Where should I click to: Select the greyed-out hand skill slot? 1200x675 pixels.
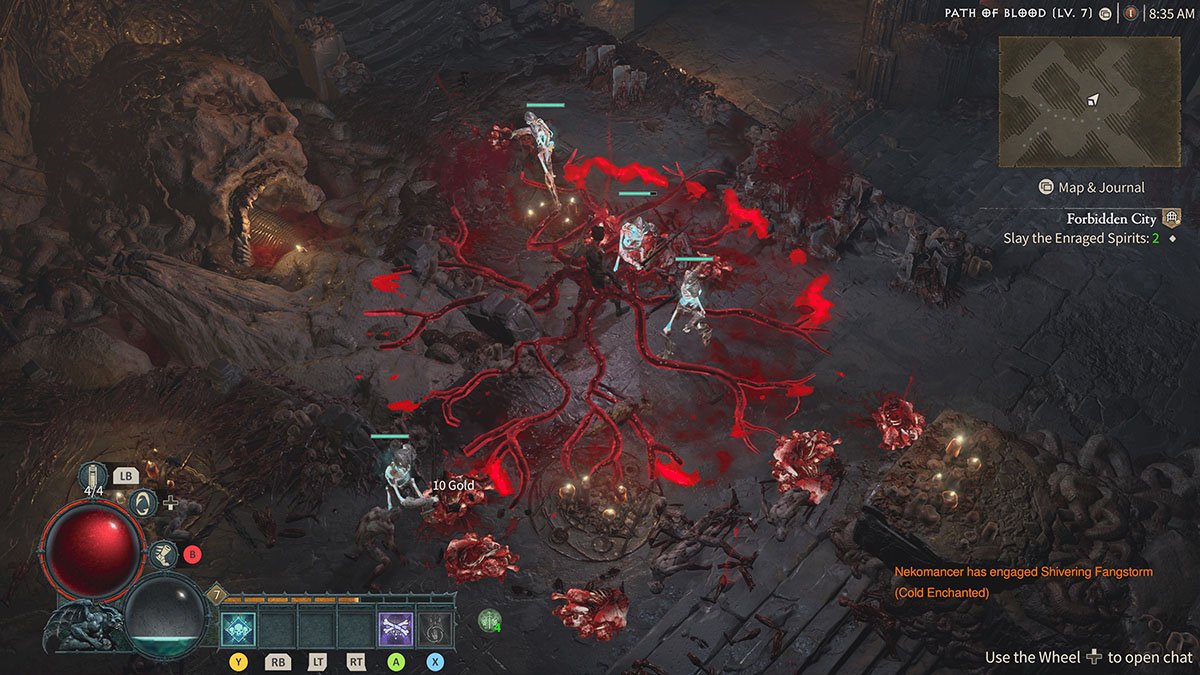point(434,629)
